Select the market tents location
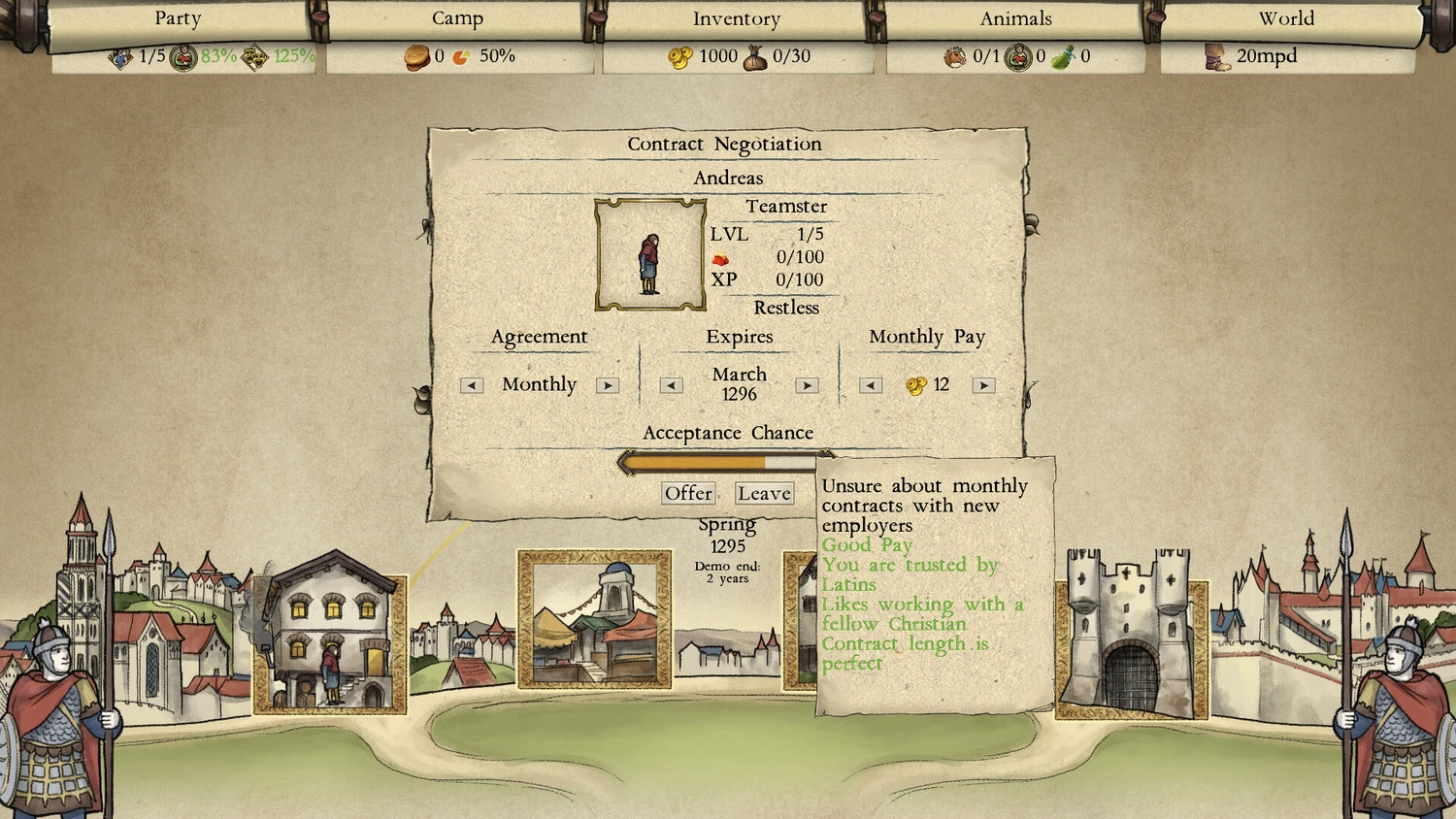Viewport: 1456px width, 819px height. (594, 621)
